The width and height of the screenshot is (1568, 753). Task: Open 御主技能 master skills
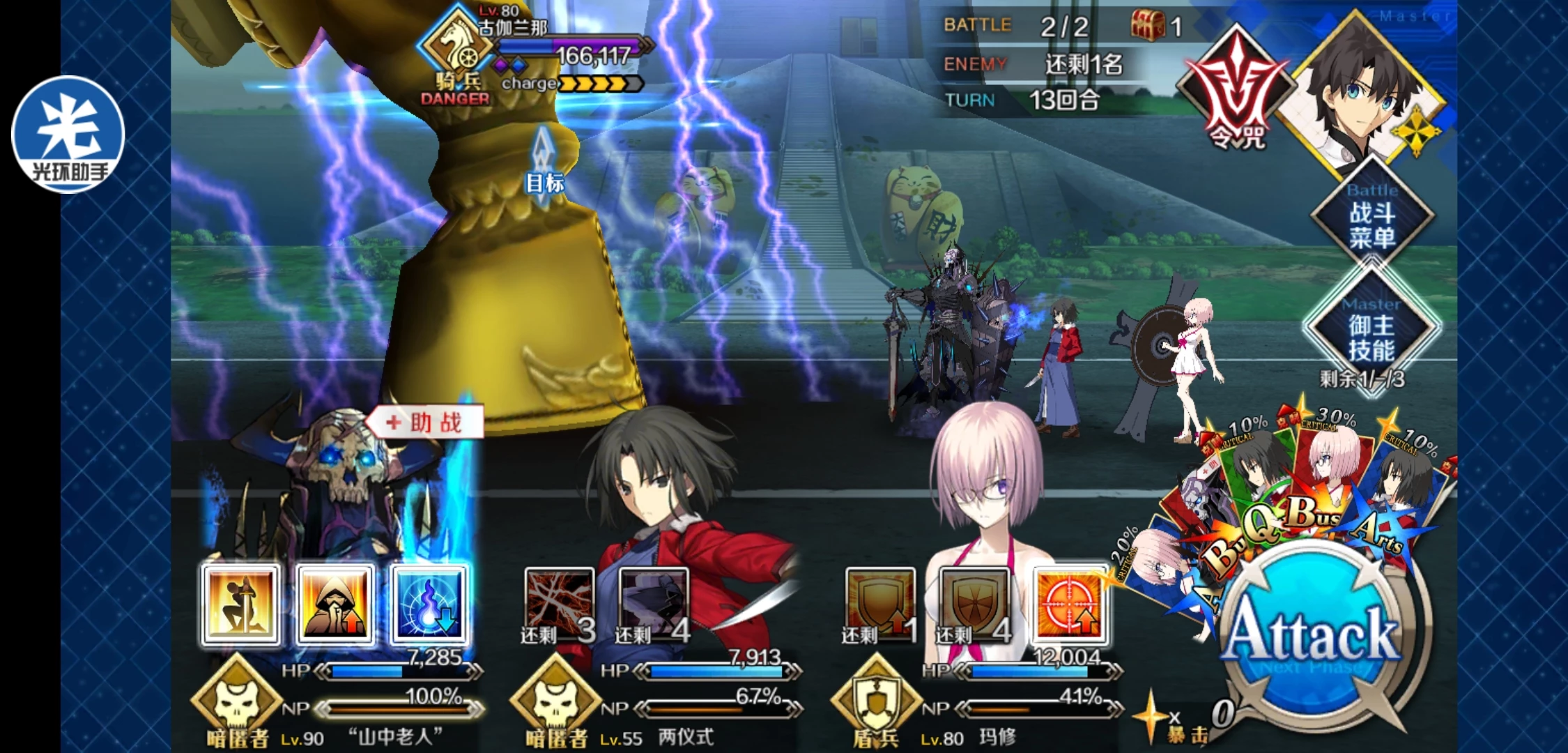(1371, 337)
